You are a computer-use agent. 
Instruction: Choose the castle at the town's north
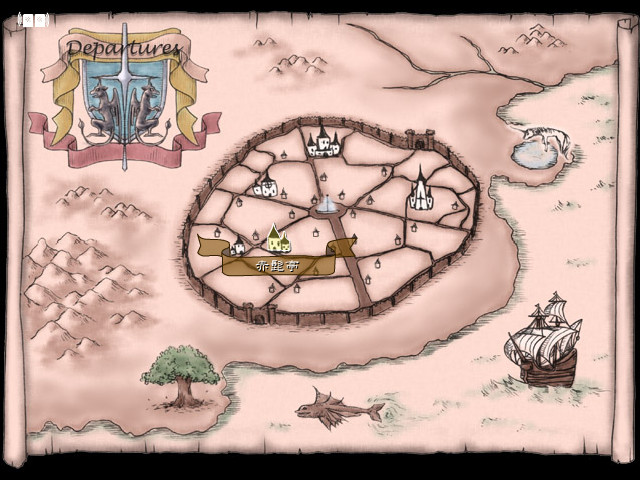tap(323, 142)
